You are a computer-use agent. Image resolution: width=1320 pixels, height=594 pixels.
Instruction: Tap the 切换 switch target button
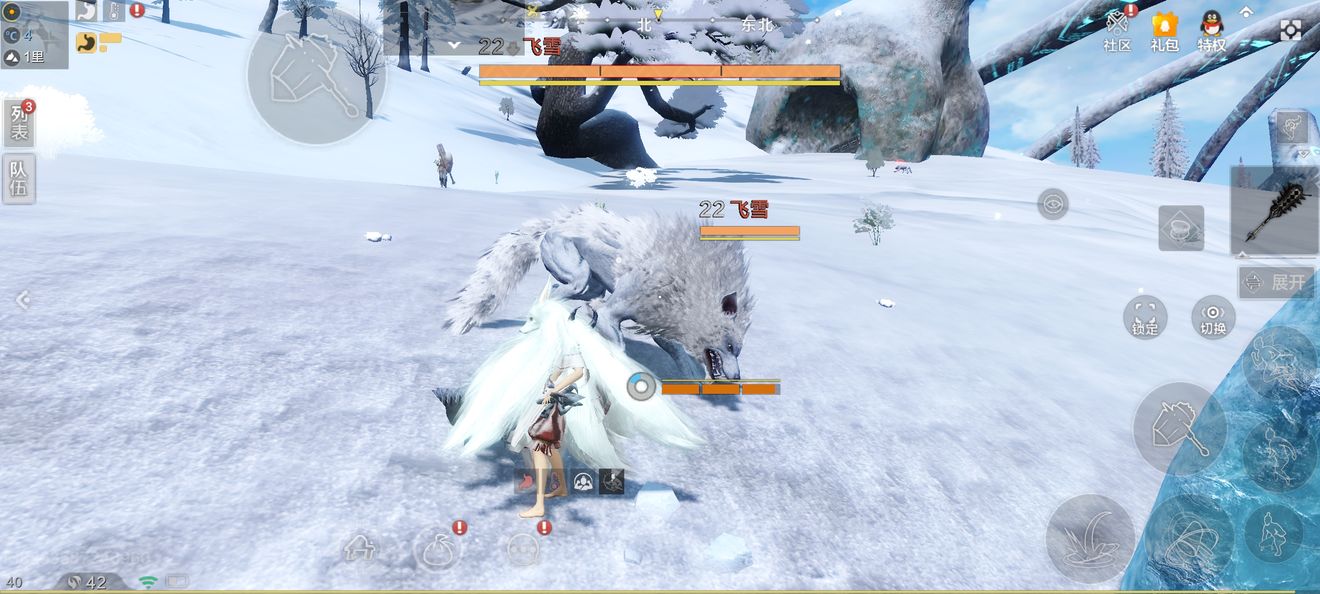pyautogui.click(x=1213, y=317)
